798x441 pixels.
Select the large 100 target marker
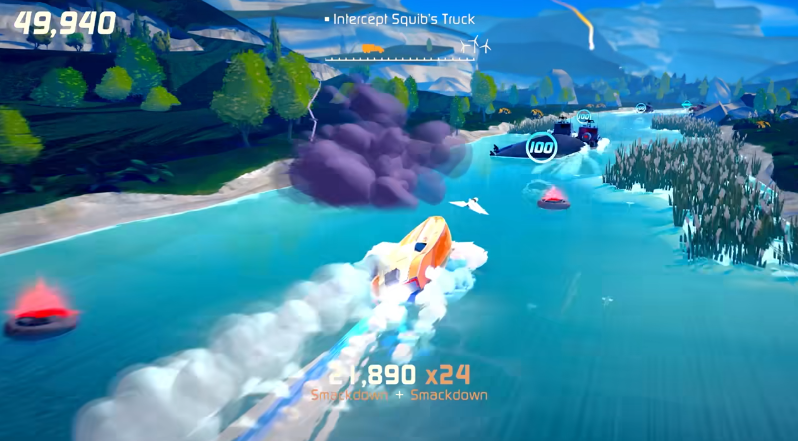coord(541,148)
